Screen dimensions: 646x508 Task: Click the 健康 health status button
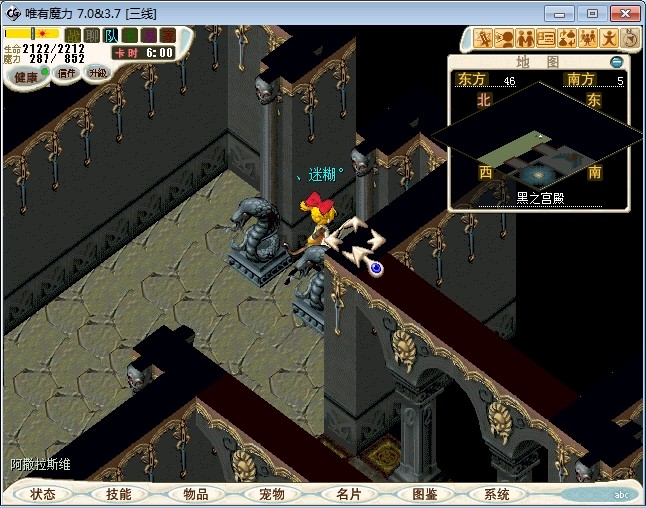[x=26, y=76]
